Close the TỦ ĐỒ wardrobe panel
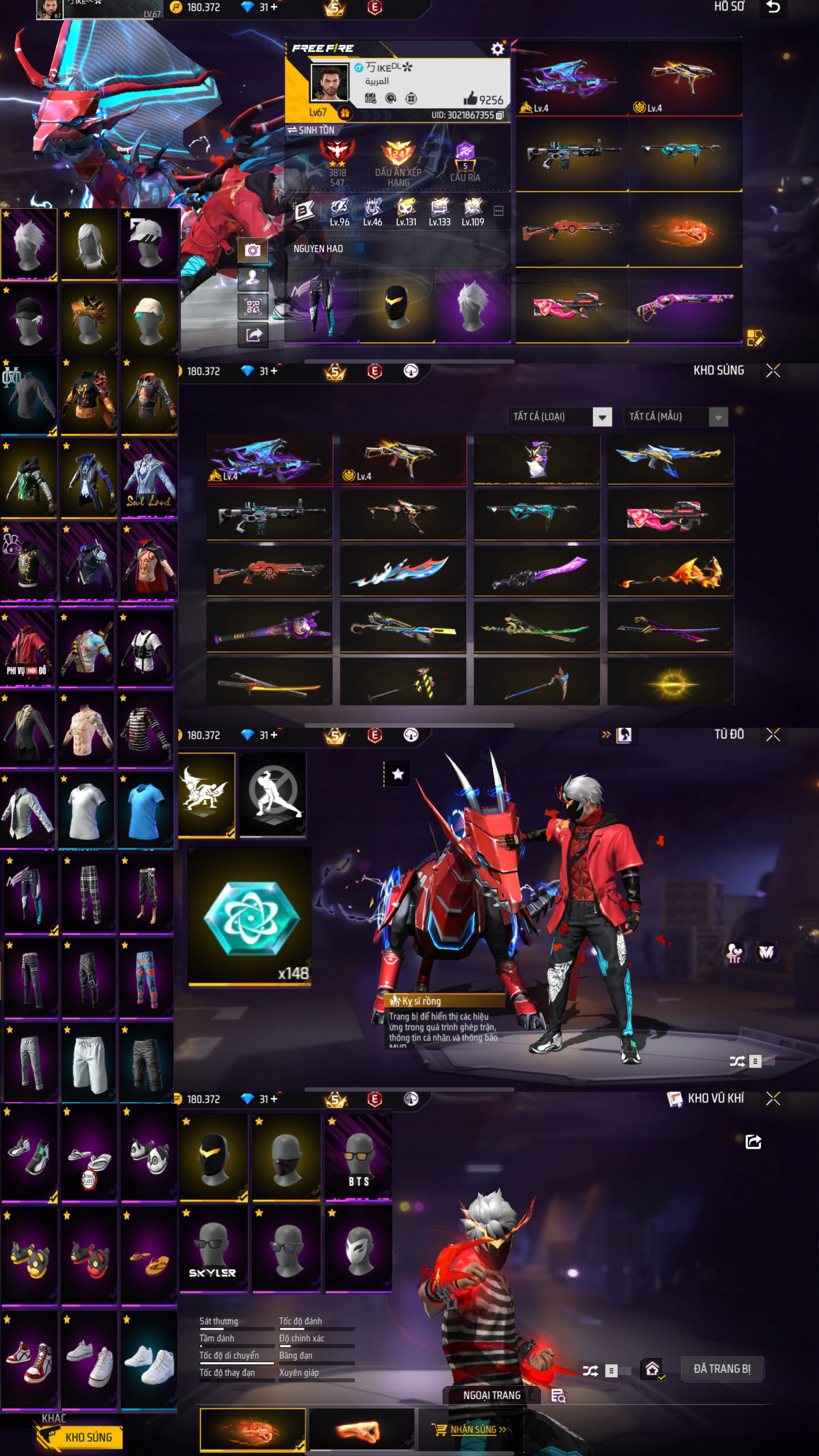 click(773, 735)
